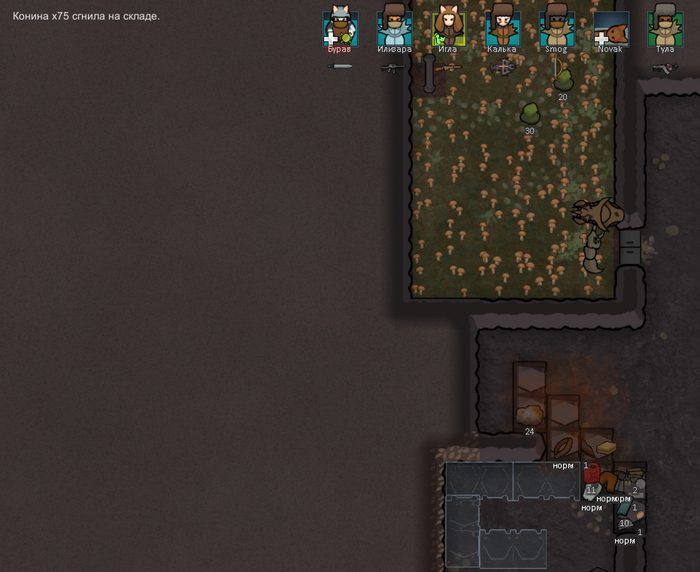
Task: Select the Novak portrait
Action: (610, 27)
